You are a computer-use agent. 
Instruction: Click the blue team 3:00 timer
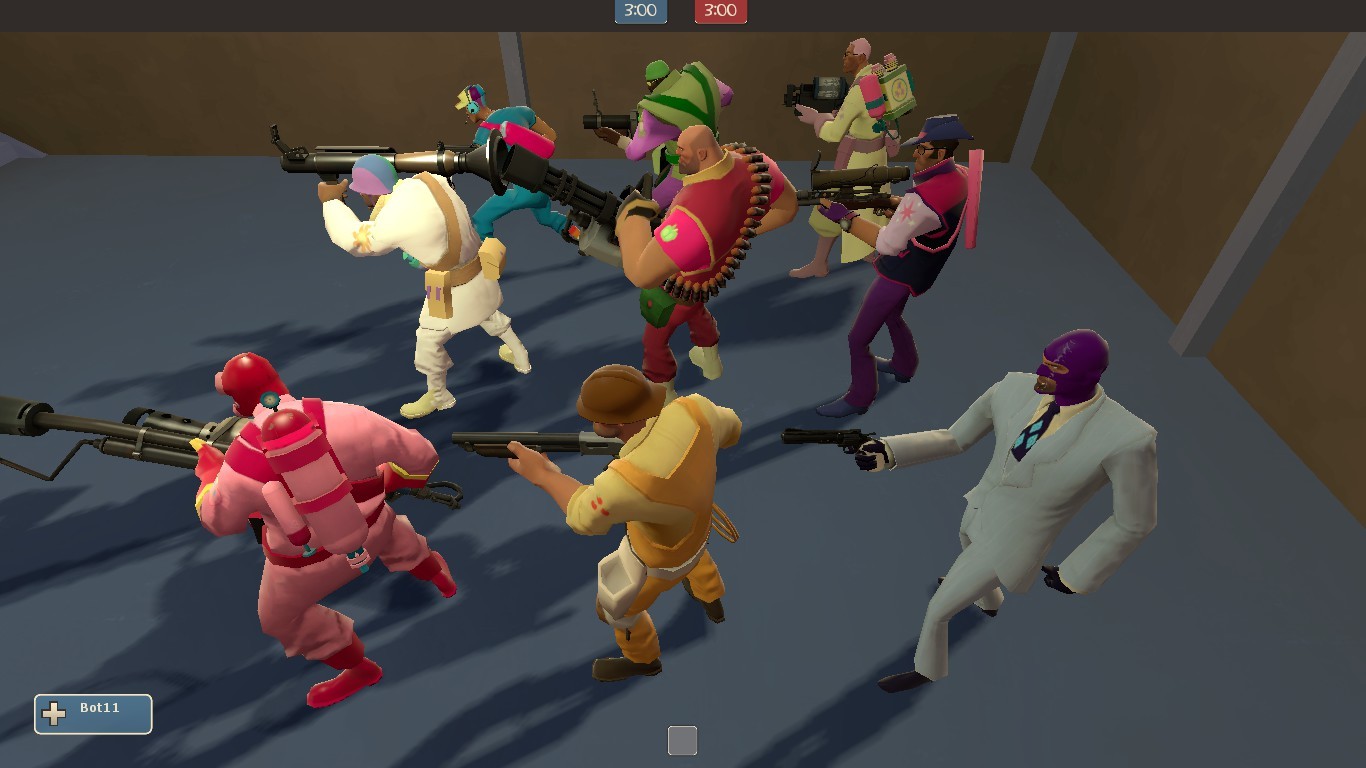click(x=640, y=13)
